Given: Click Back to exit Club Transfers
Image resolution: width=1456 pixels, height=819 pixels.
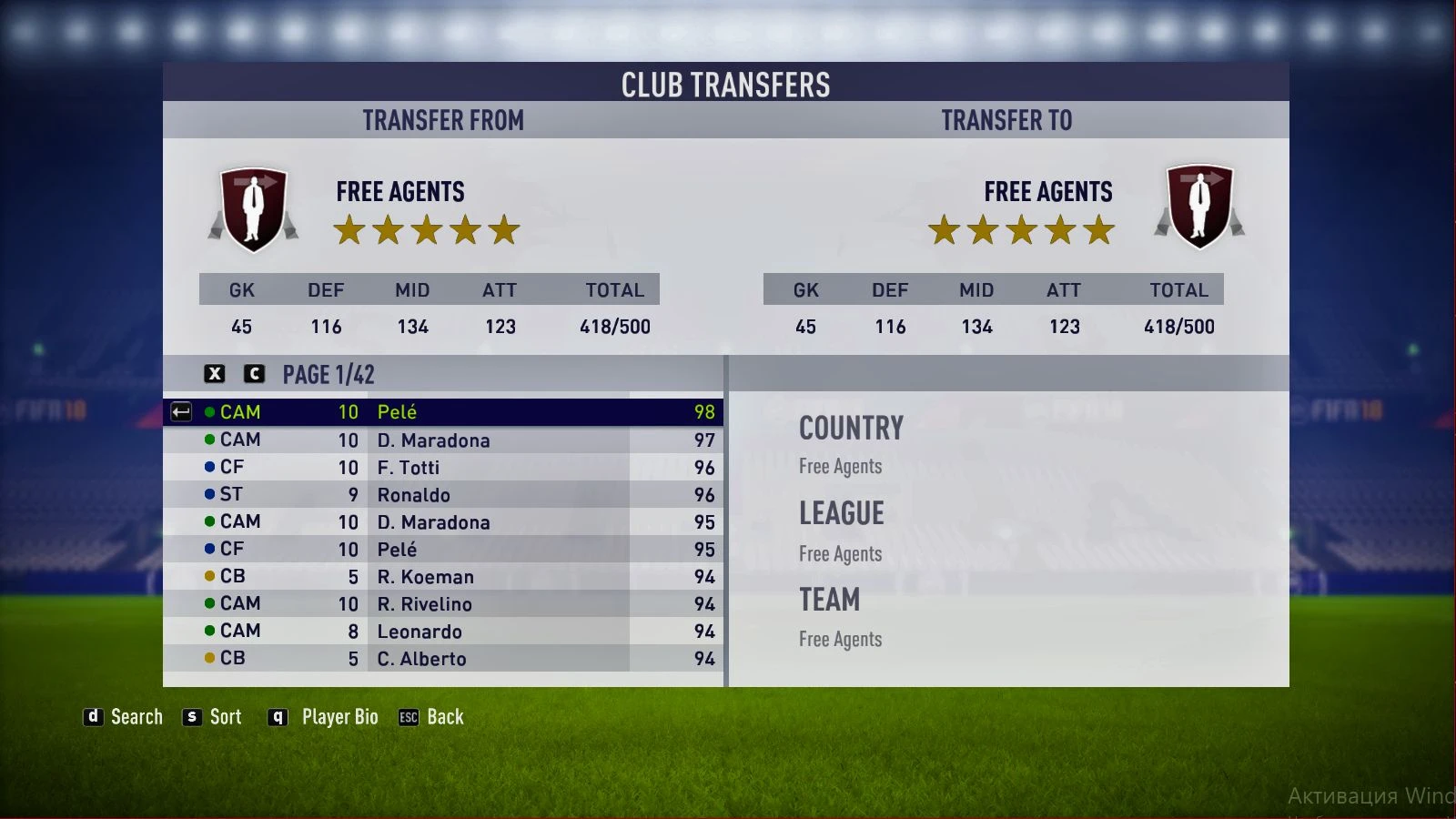Looking at the screenshot, I should click(444, 717).
